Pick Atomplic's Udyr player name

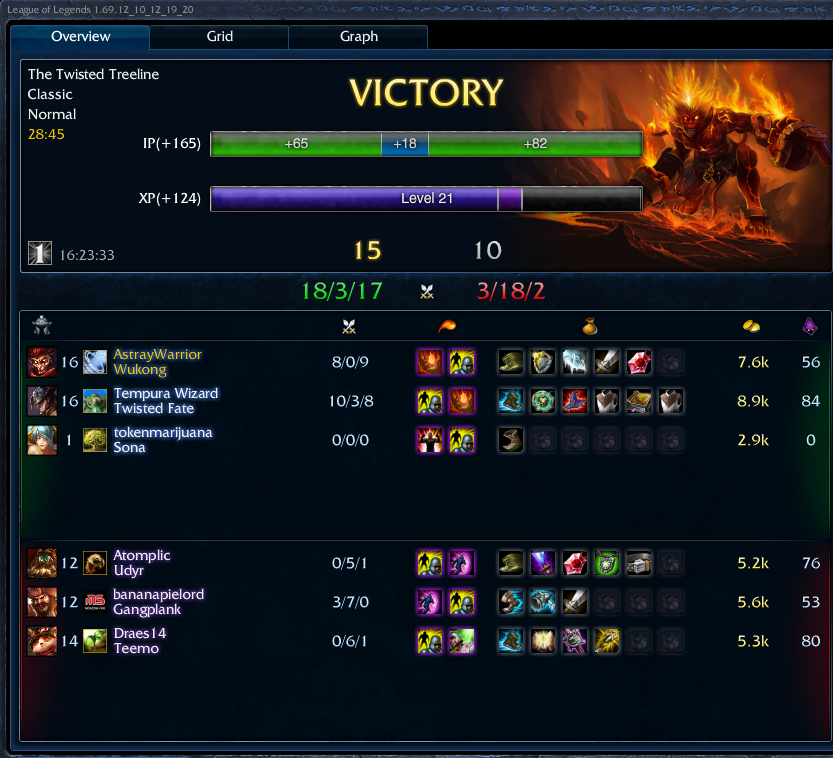coord(142,556)
